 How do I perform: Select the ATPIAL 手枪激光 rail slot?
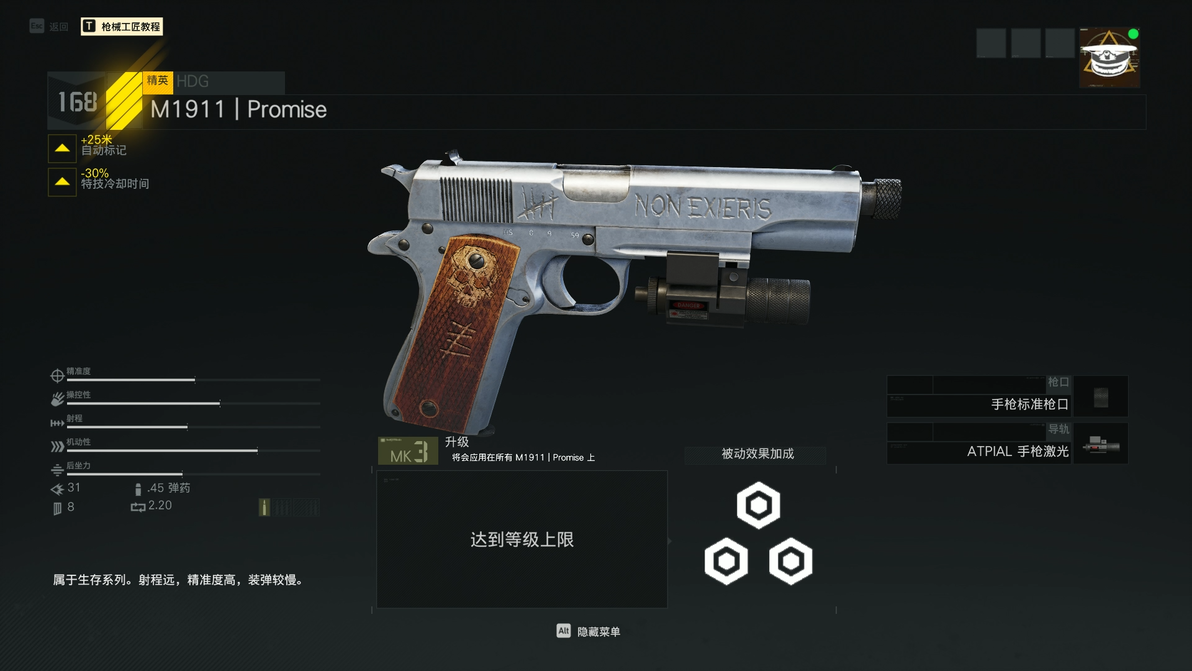pos(1007,444)
